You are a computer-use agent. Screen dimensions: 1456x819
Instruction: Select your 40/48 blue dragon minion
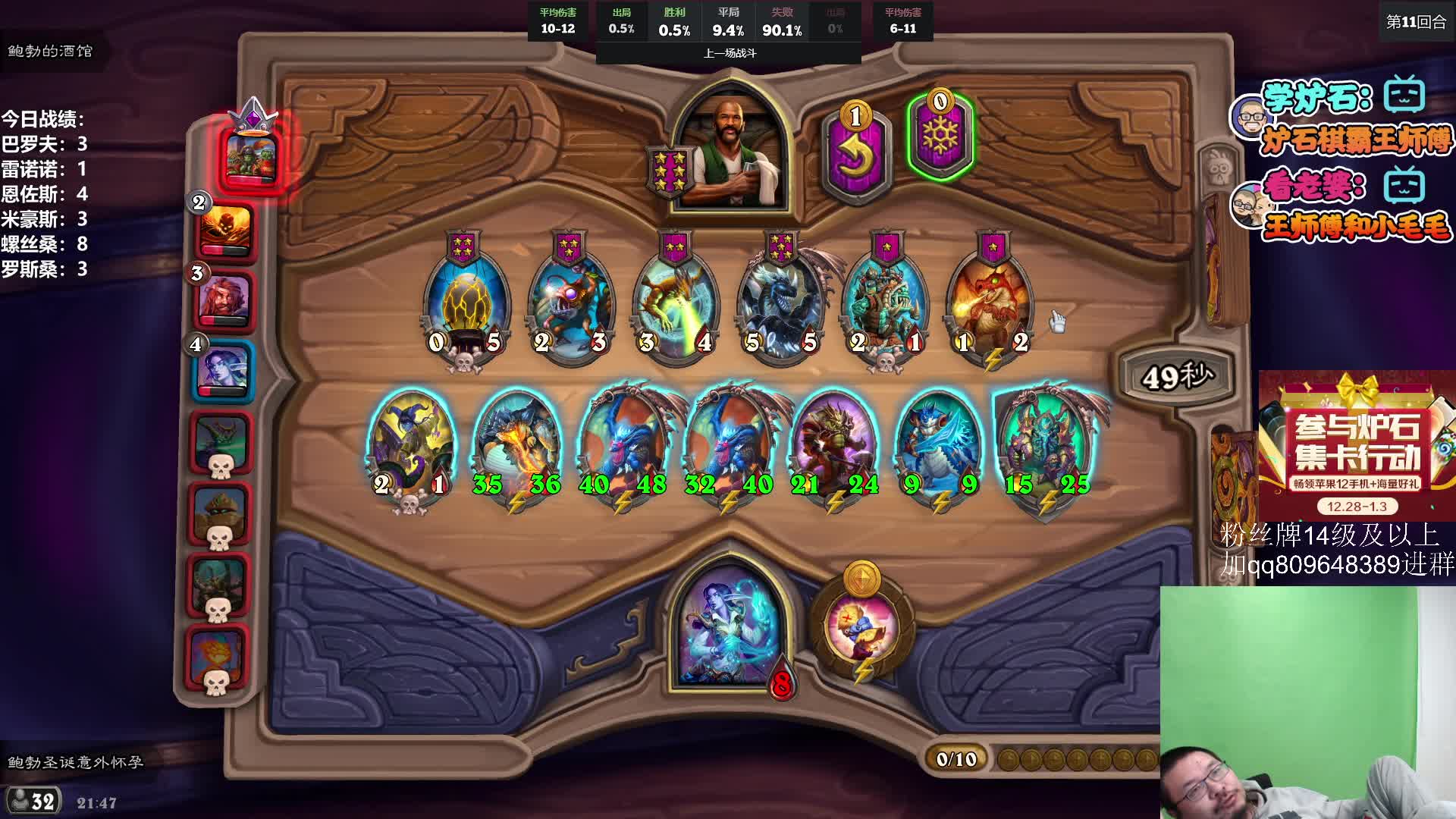[623, 447]
